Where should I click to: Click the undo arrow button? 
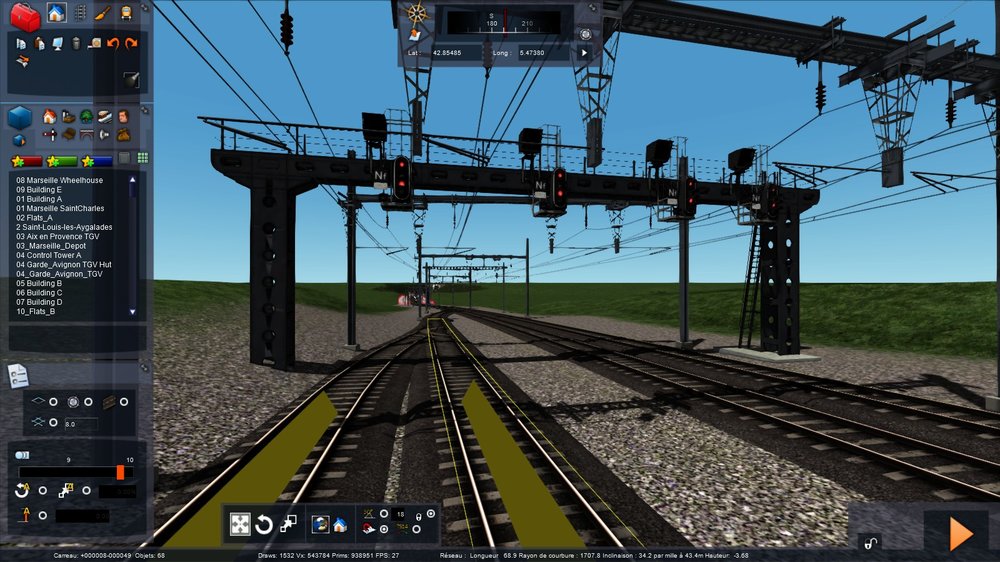pyautogui.click(x=112, y=43)
